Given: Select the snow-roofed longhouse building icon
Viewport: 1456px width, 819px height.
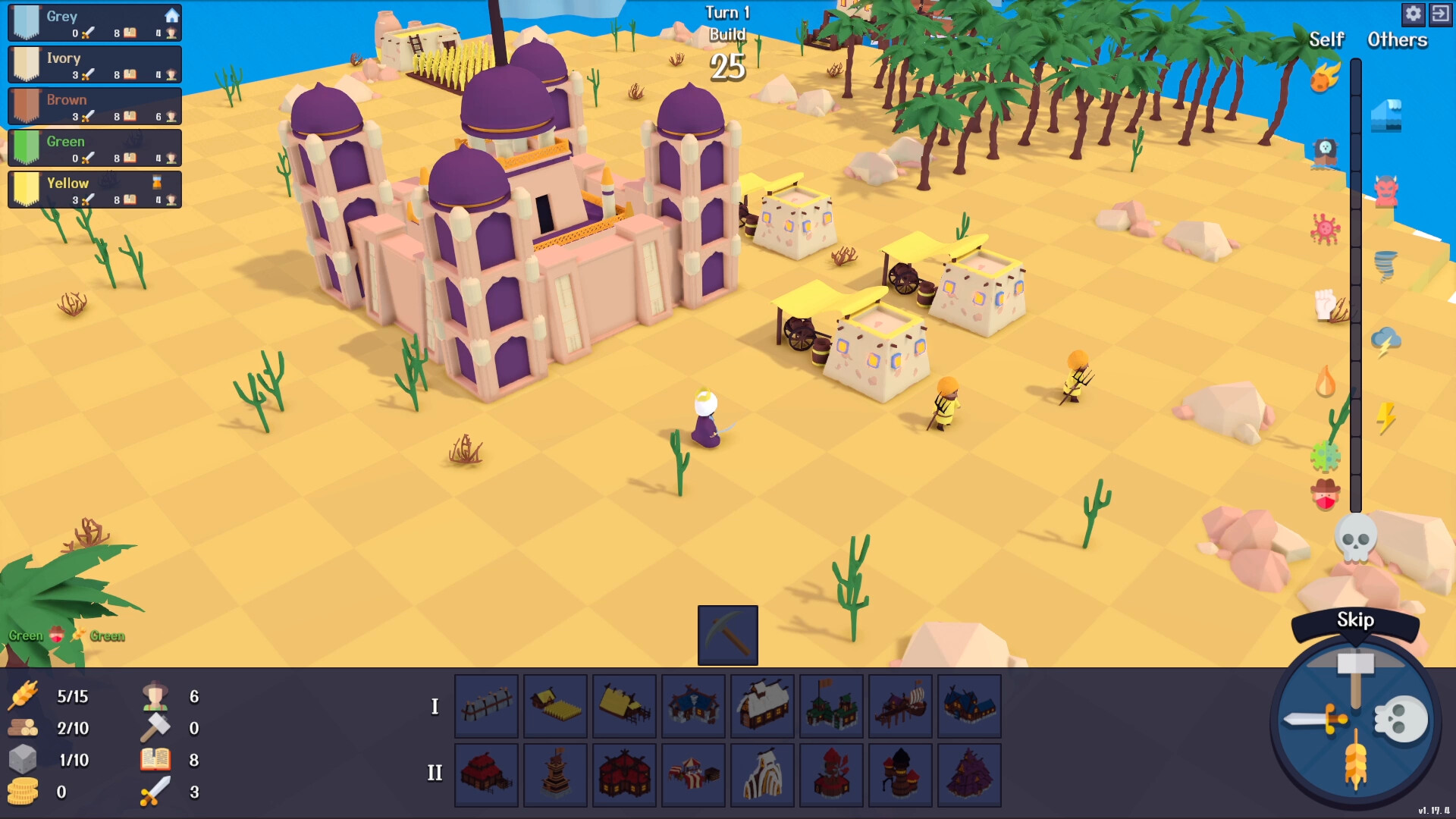Looking at the screenshot, I should tap(761, 706).
